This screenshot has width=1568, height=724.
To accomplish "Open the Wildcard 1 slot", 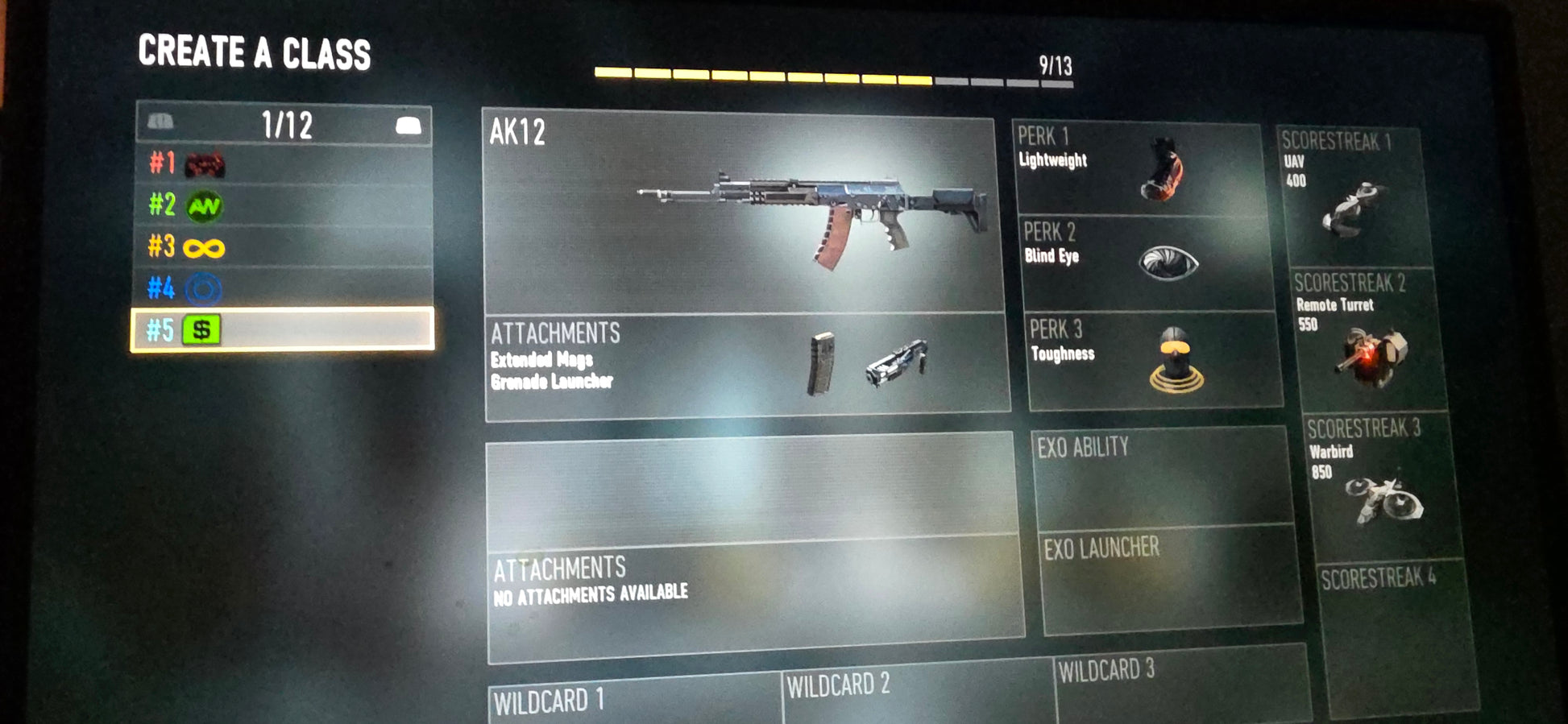I will [x=633, y=699].
